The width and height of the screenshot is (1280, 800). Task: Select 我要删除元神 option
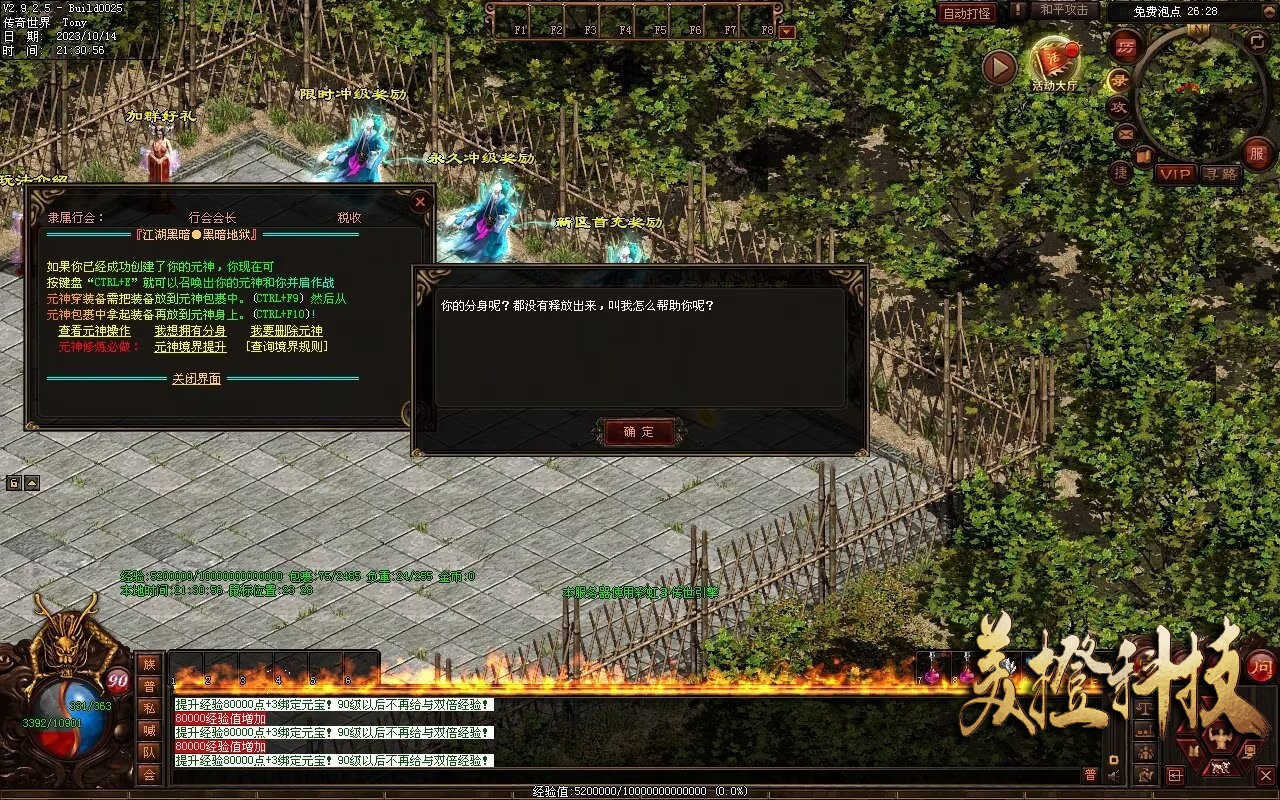[x=286, y=331]
